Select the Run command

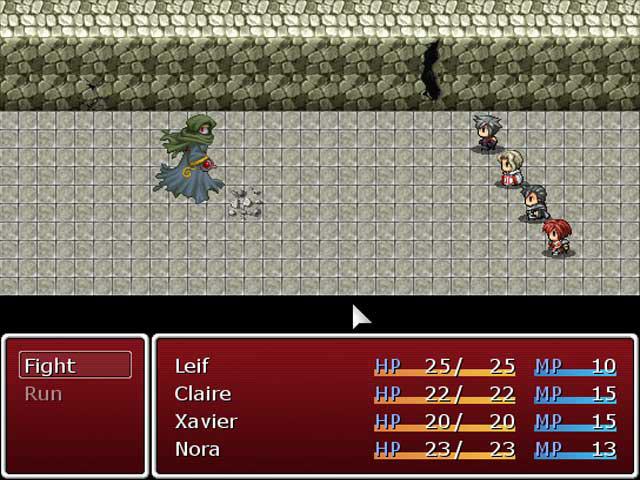[x=75, y=394]
